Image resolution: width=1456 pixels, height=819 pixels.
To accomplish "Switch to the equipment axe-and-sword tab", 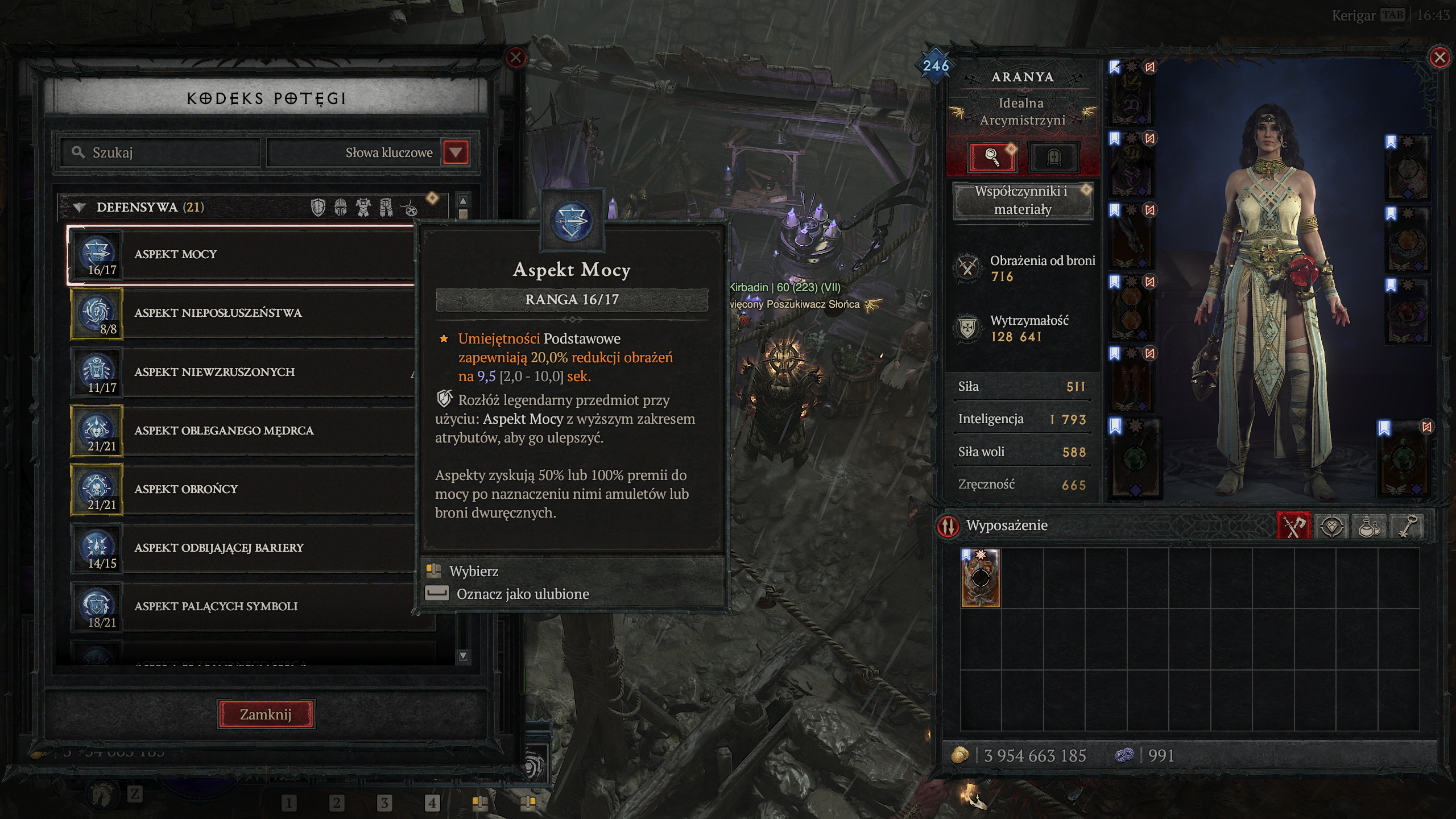I will coord(1294,526).
